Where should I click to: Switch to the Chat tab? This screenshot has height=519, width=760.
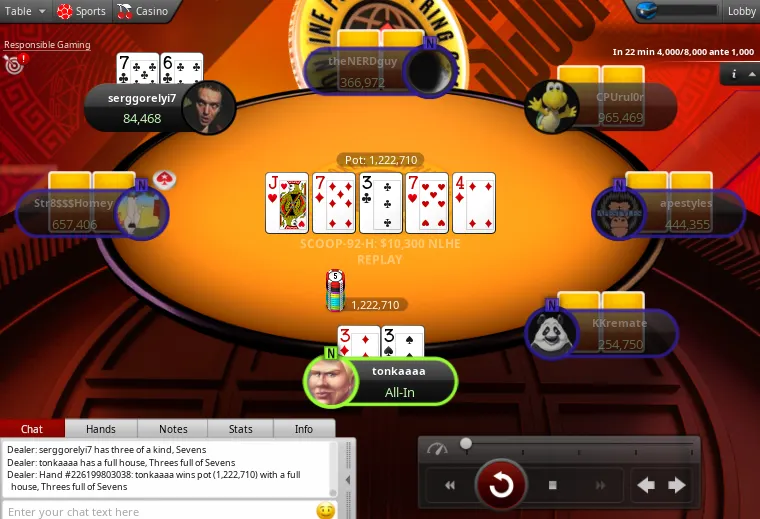pyautogui.click(x=32, y=429)
